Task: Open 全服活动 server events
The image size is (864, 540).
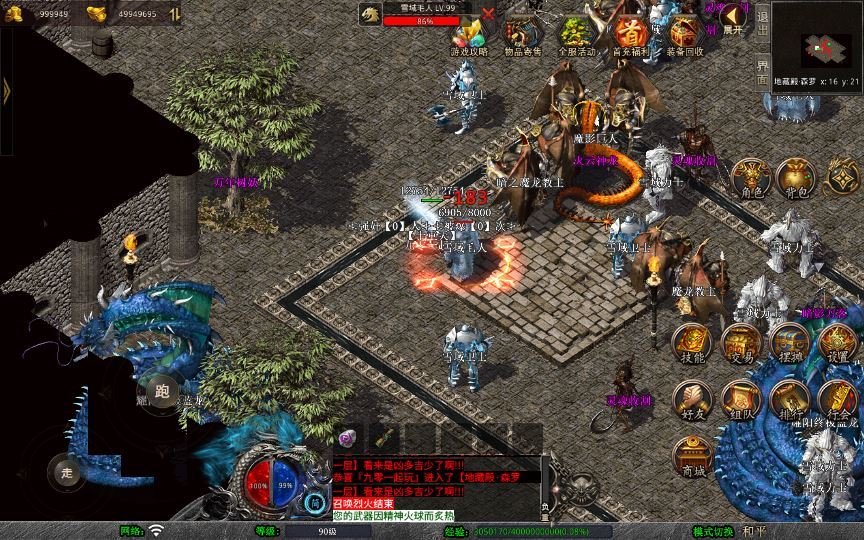Action: pos(576,35)
